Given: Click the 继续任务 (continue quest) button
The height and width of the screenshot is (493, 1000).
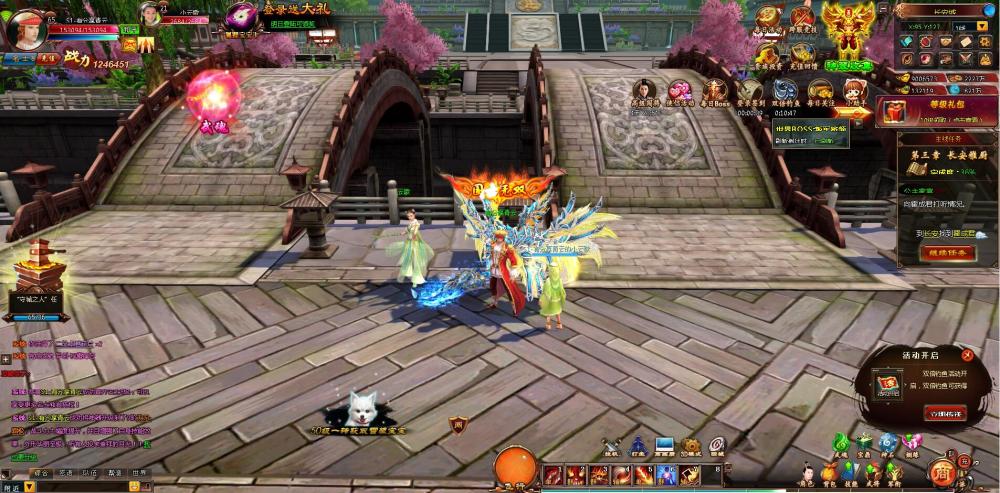Looking at the screenshot, I should pyautogui.click(x=941, y=253).
